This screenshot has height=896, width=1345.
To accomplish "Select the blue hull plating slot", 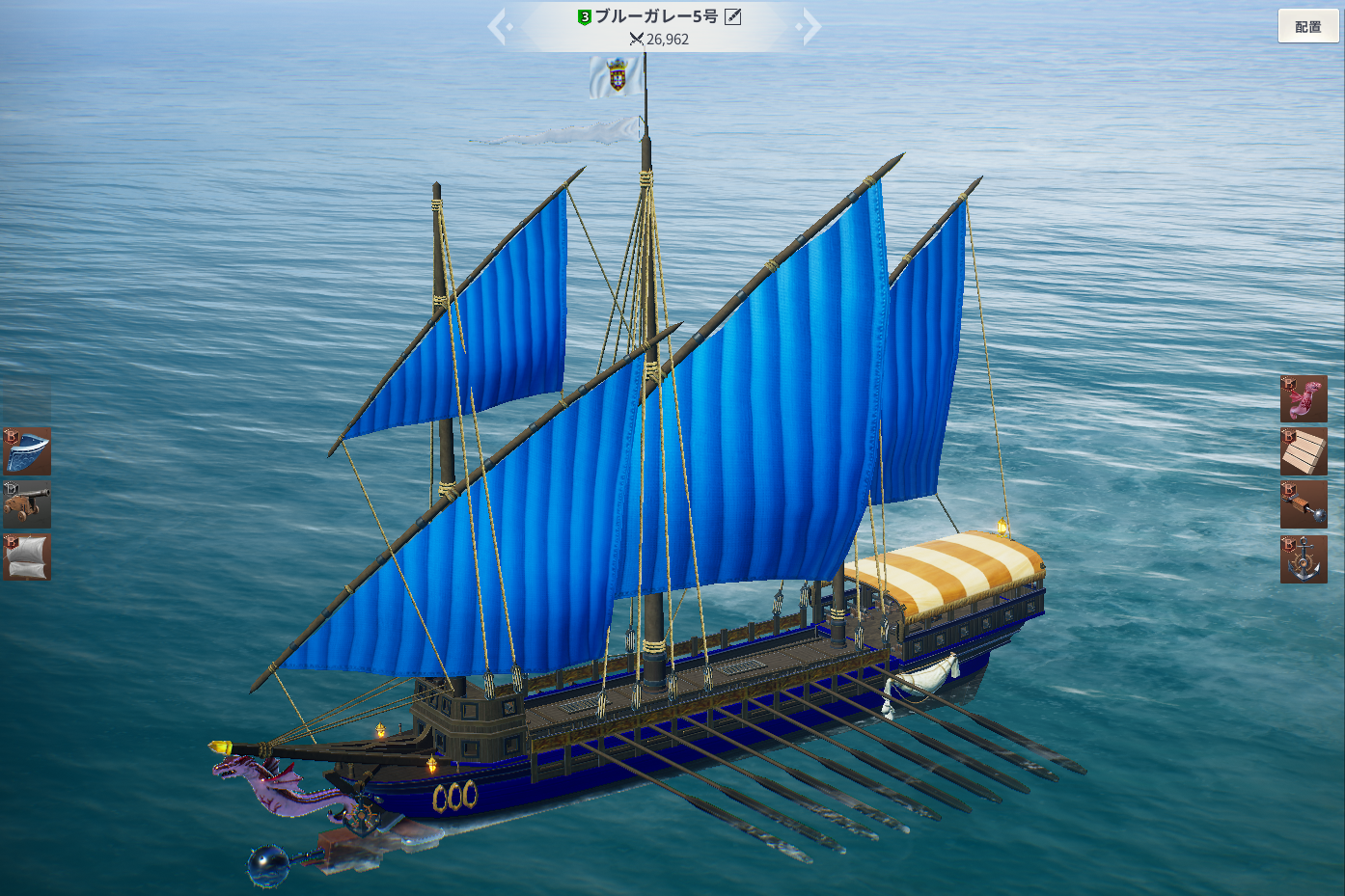I will 27,452.
